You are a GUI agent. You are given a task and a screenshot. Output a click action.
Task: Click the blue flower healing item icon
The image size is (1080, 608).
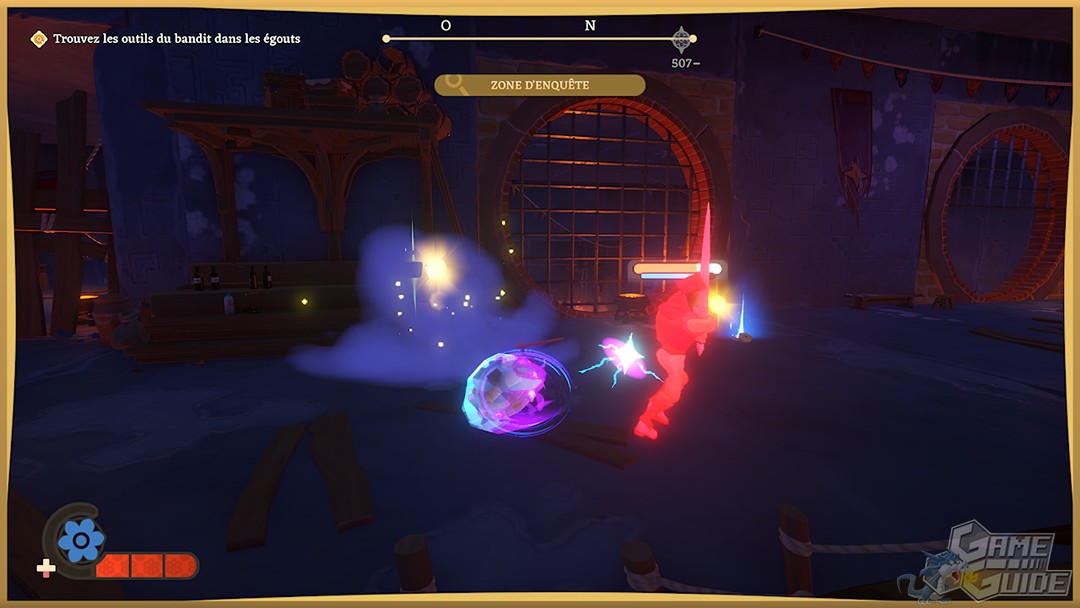[x=80, y=541]
